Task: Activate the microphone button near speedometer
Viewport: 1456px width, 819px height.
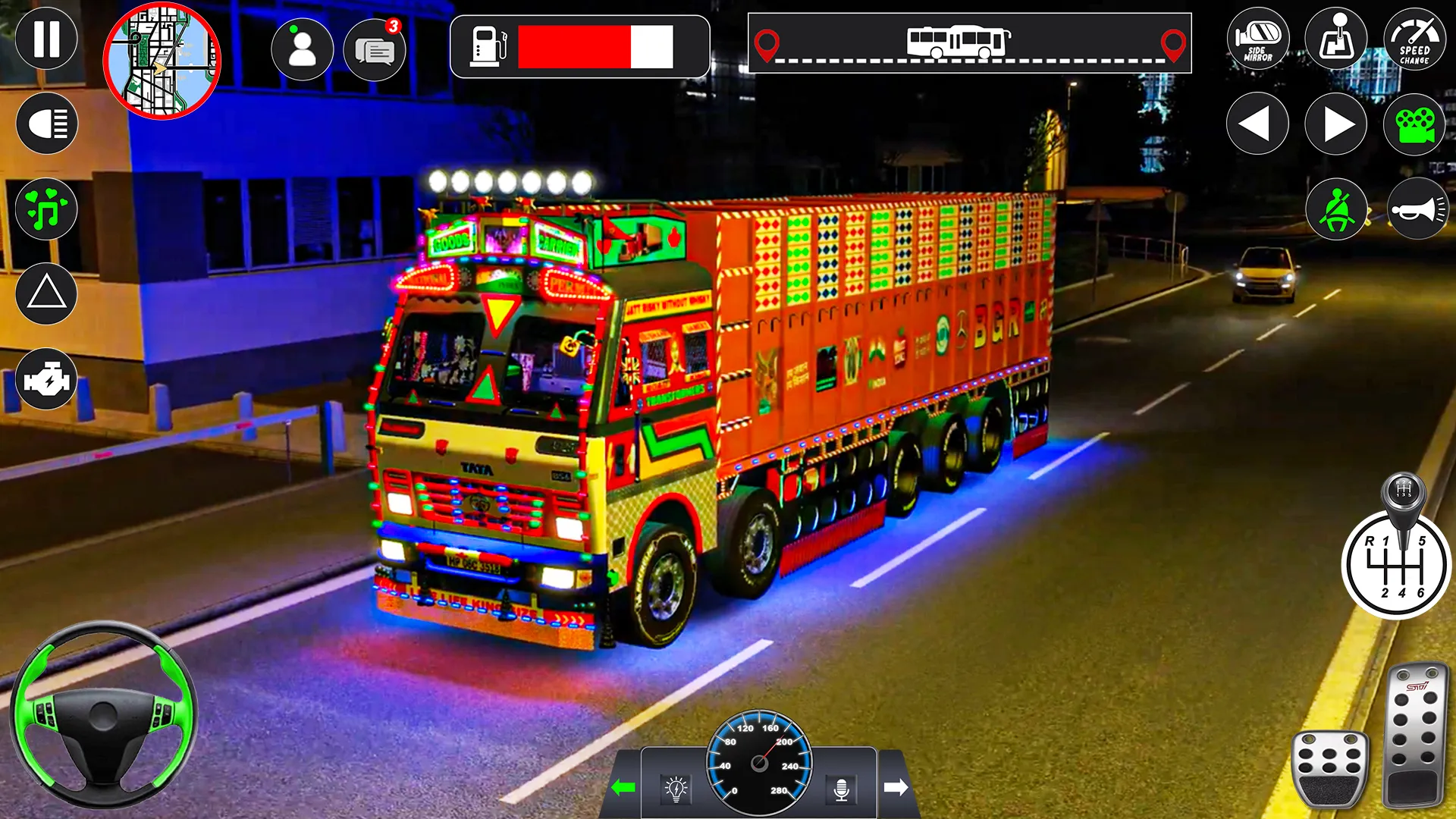Action: pos(842,789)
